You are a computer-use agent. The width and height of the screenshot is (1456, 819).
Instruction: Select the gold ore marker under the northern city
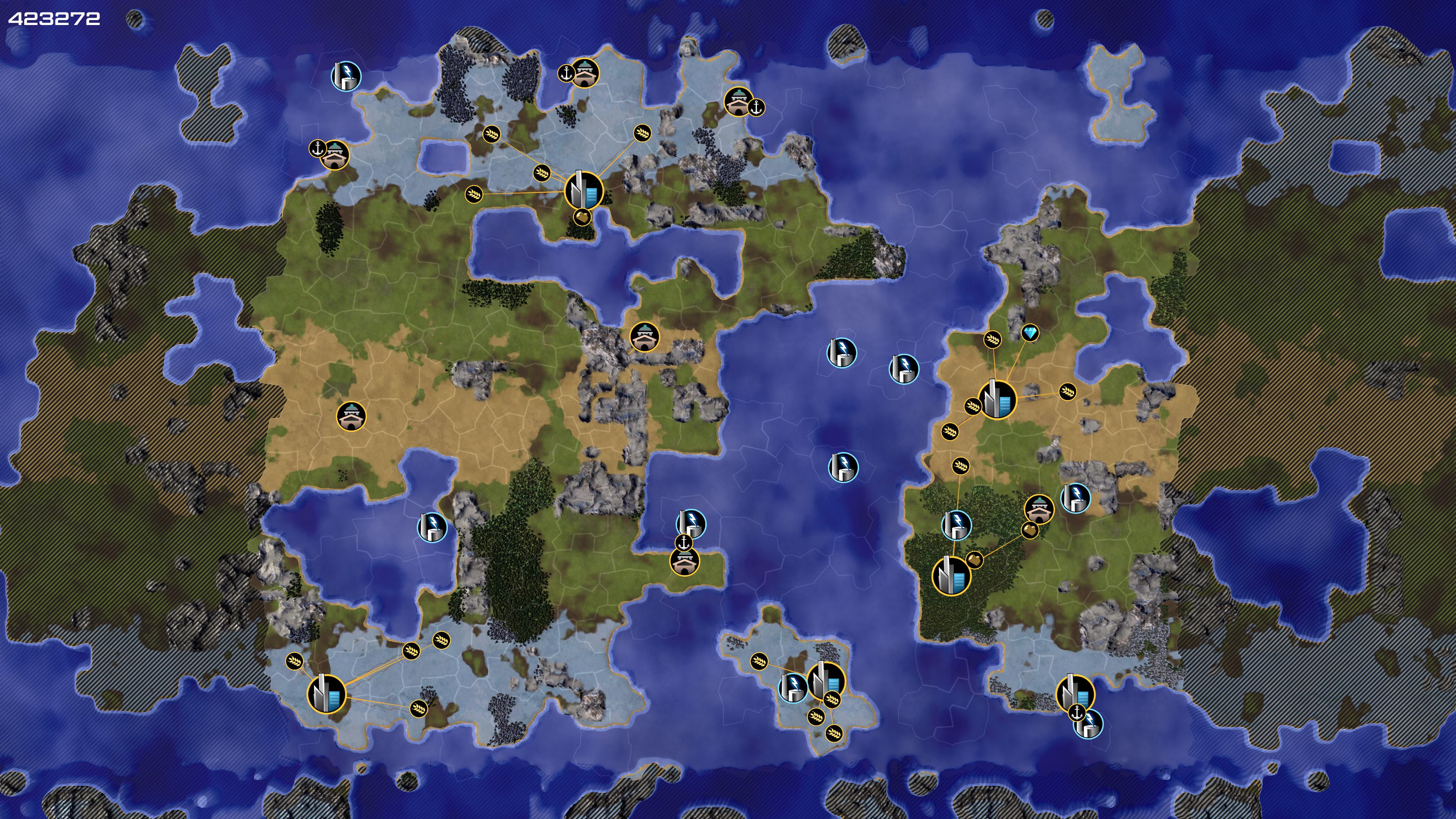(582, 217)
